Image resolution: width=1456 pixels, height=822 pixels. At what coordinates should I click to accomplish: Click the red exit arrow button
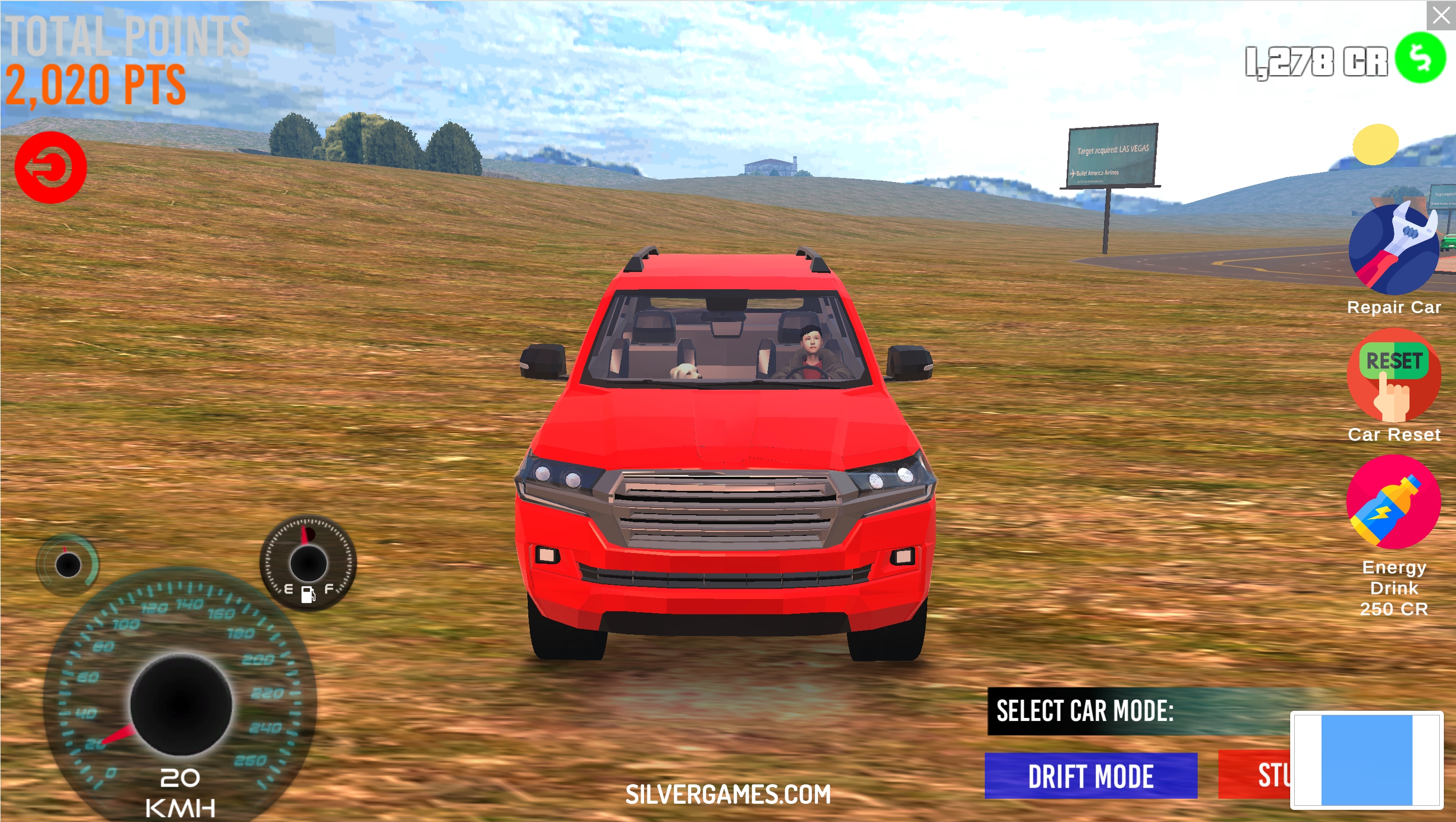(51, 167)
